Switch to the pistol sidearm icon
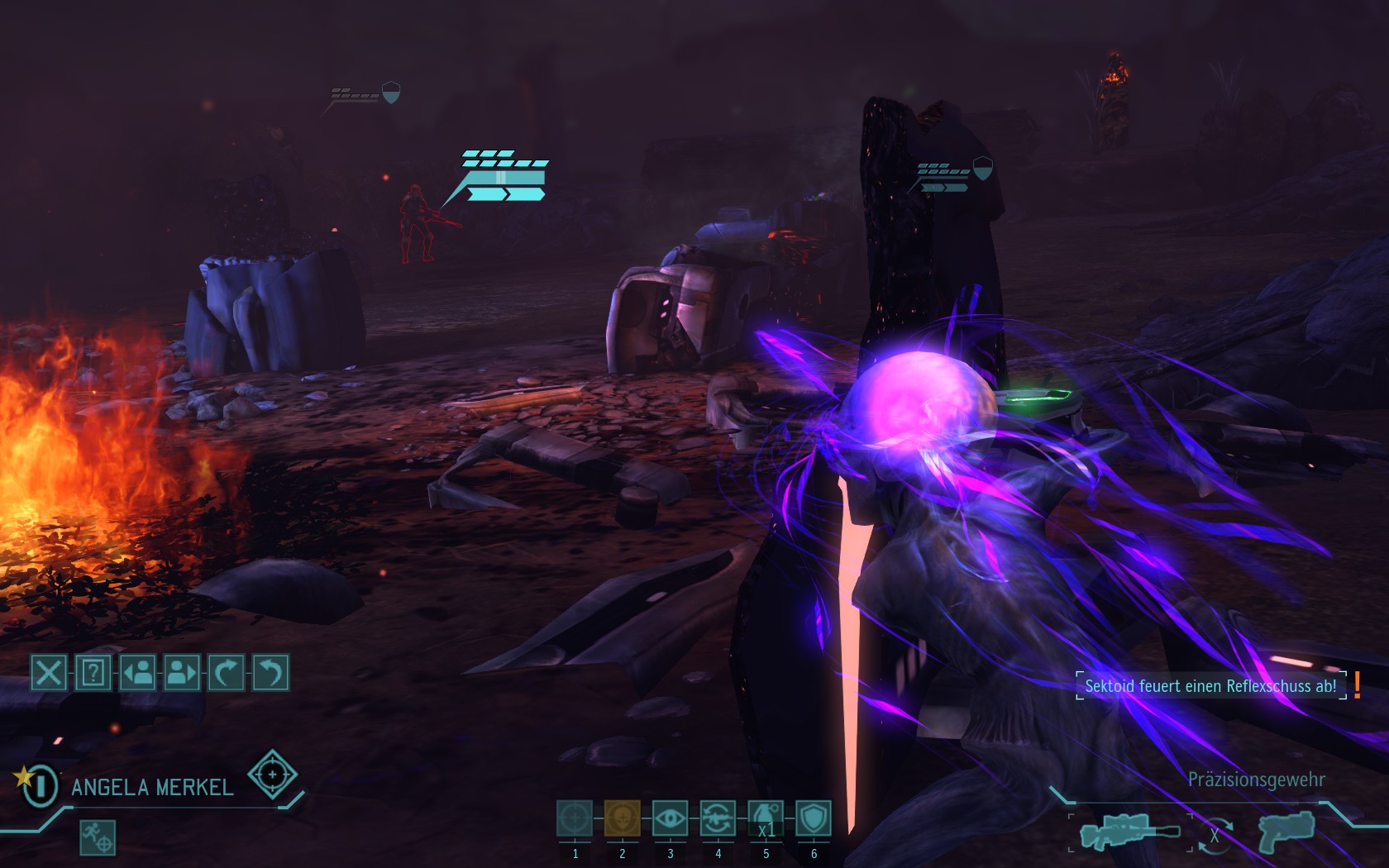Viewport: 1389px width, 868px height. 1286,830
